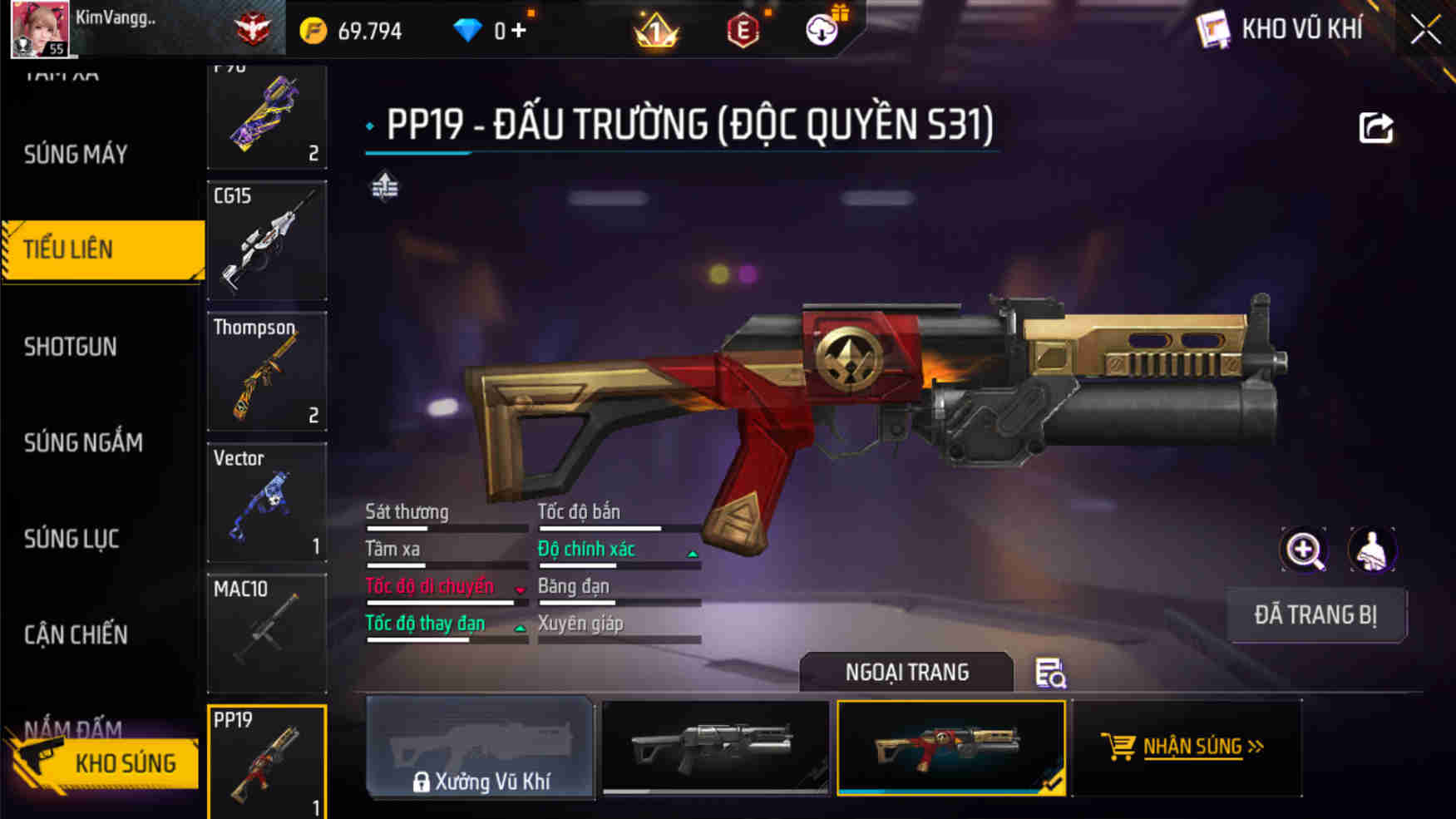Click the ĐÃ TRANG BỊ button
The height and width of the screenshot is (819, 1456).
1316,615
